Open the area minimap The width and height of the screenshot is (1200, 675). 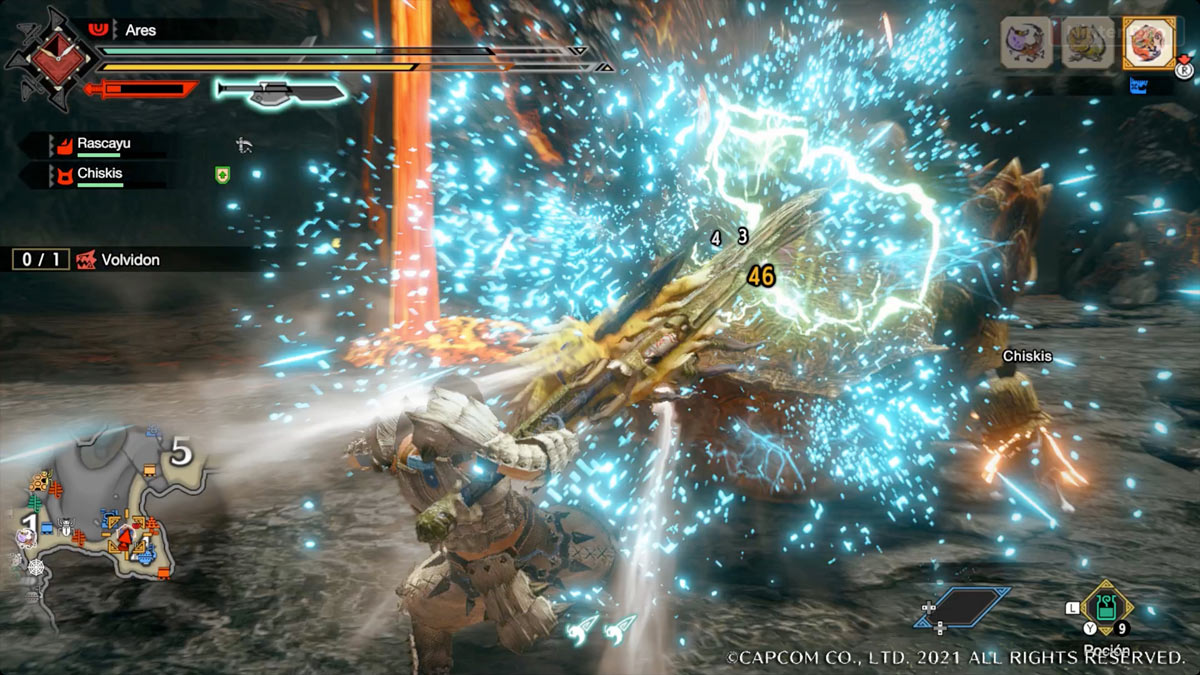[100, 505]
